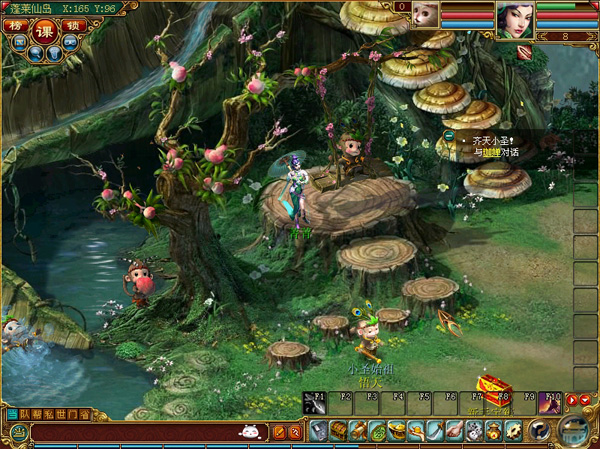Open the emoticon face in chat bar
This screenshot has width=600, height=449.
tap(248, 432)
